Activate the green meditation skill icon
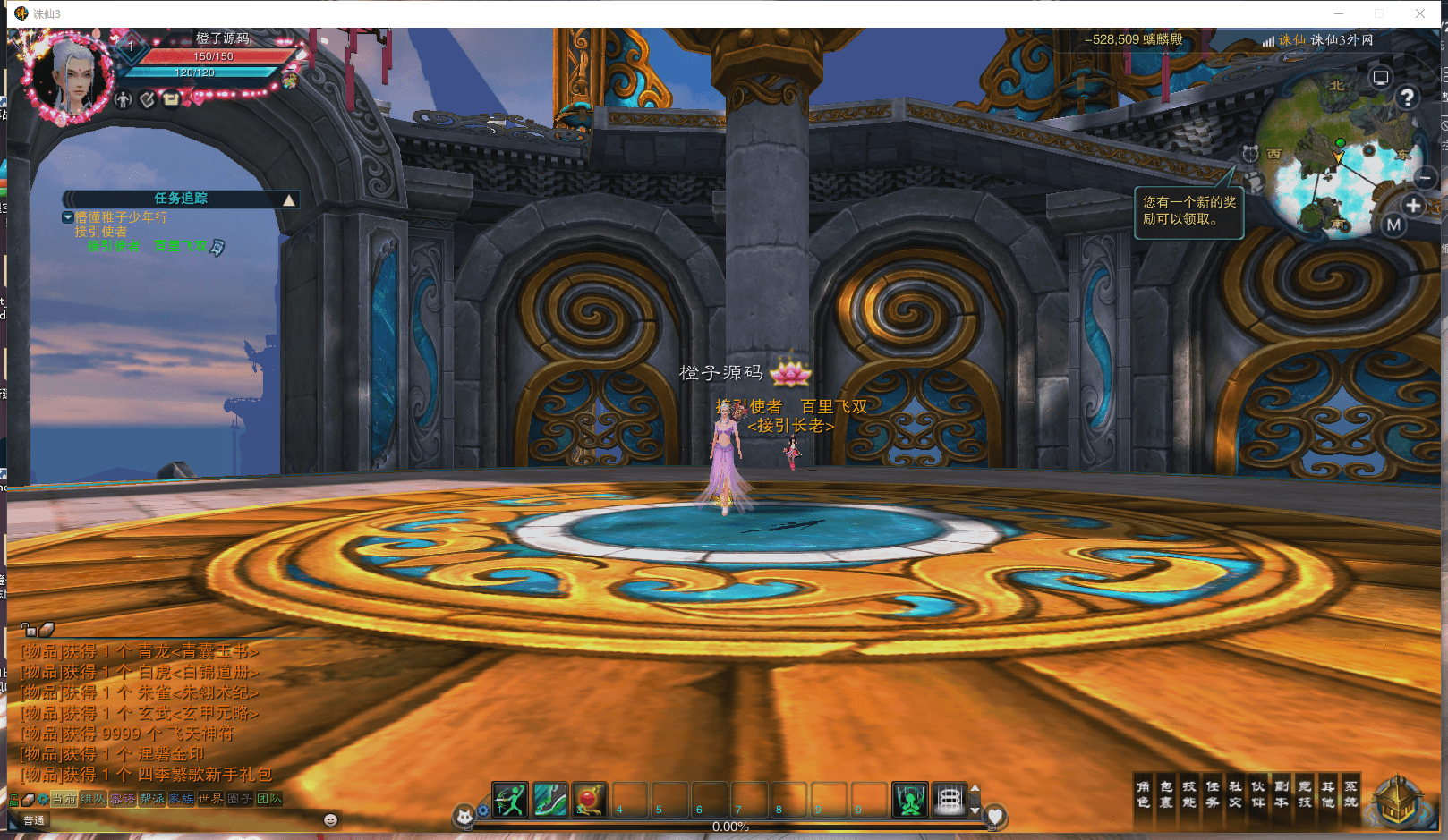This screenshot has height=840, width=1448. (910, 800)
